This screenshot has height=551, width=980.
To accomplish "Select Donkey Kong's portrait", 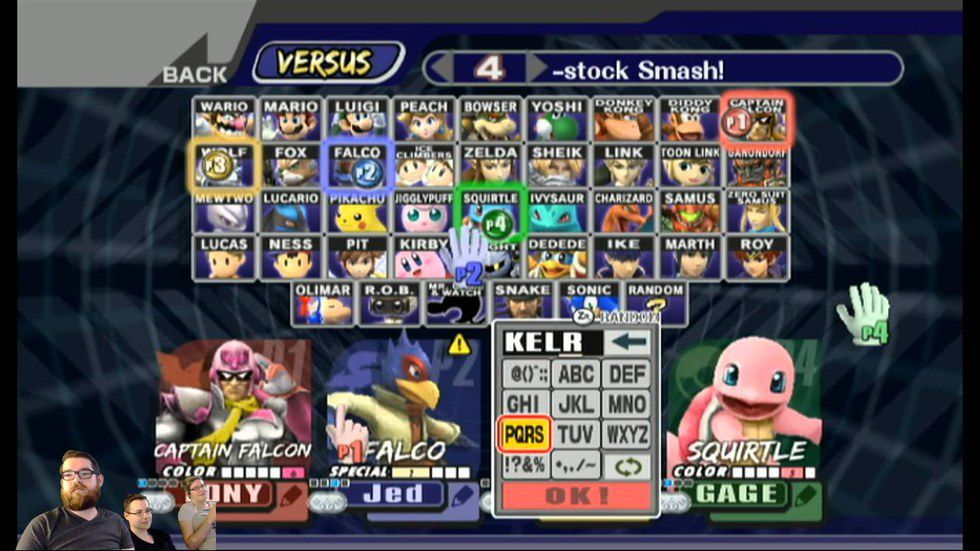I will [623, 119].
